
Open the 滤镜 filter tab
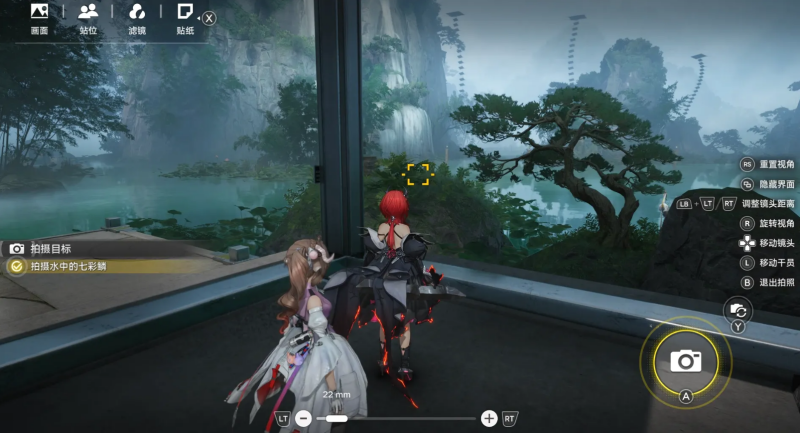[x=138, y=18]
